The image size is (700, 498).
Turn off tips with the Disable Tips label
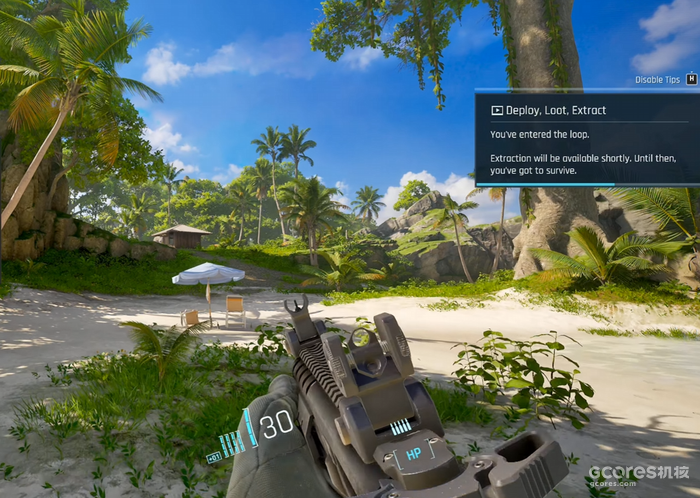click(657, 80)
